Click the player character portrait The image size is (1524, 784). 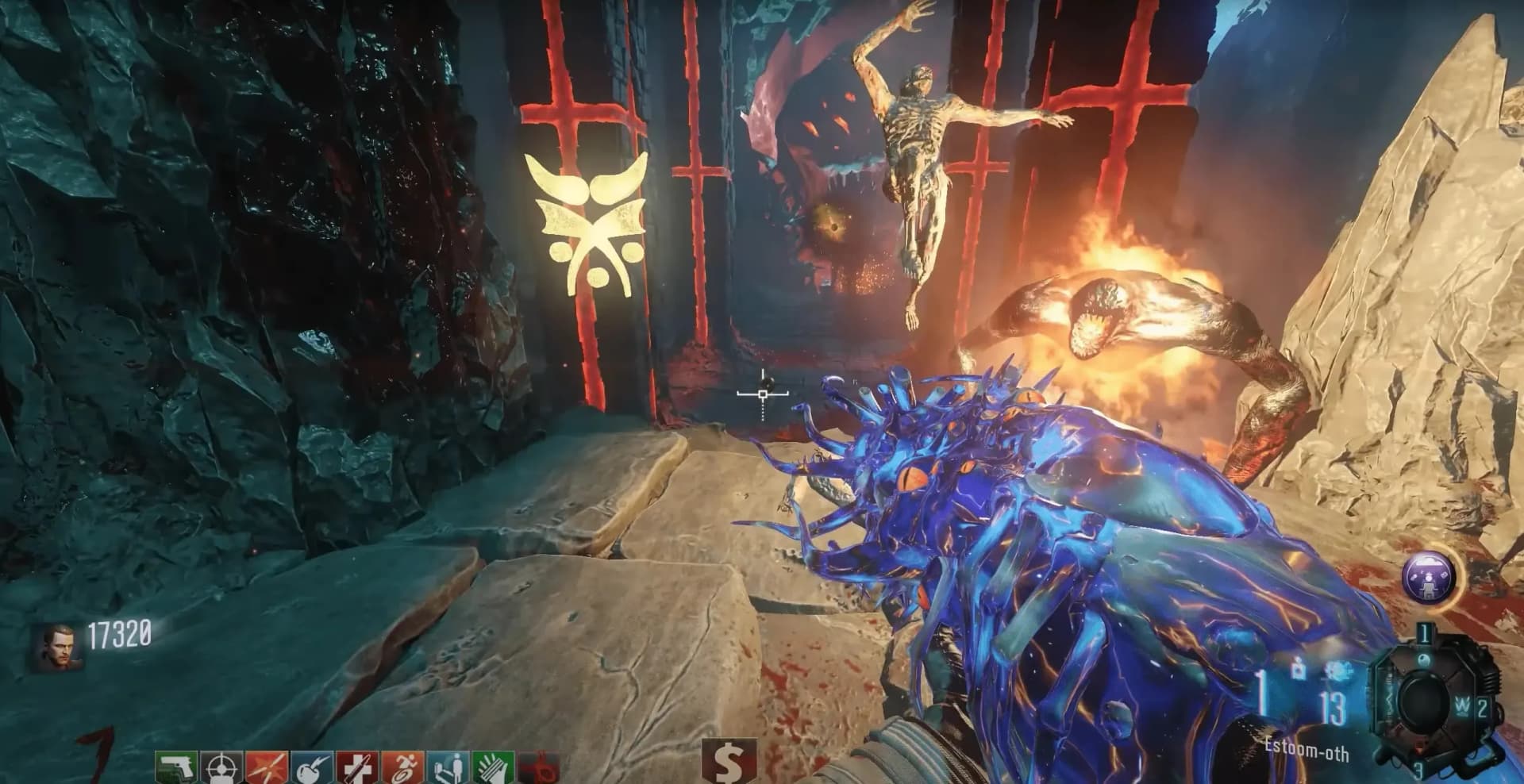56,647
